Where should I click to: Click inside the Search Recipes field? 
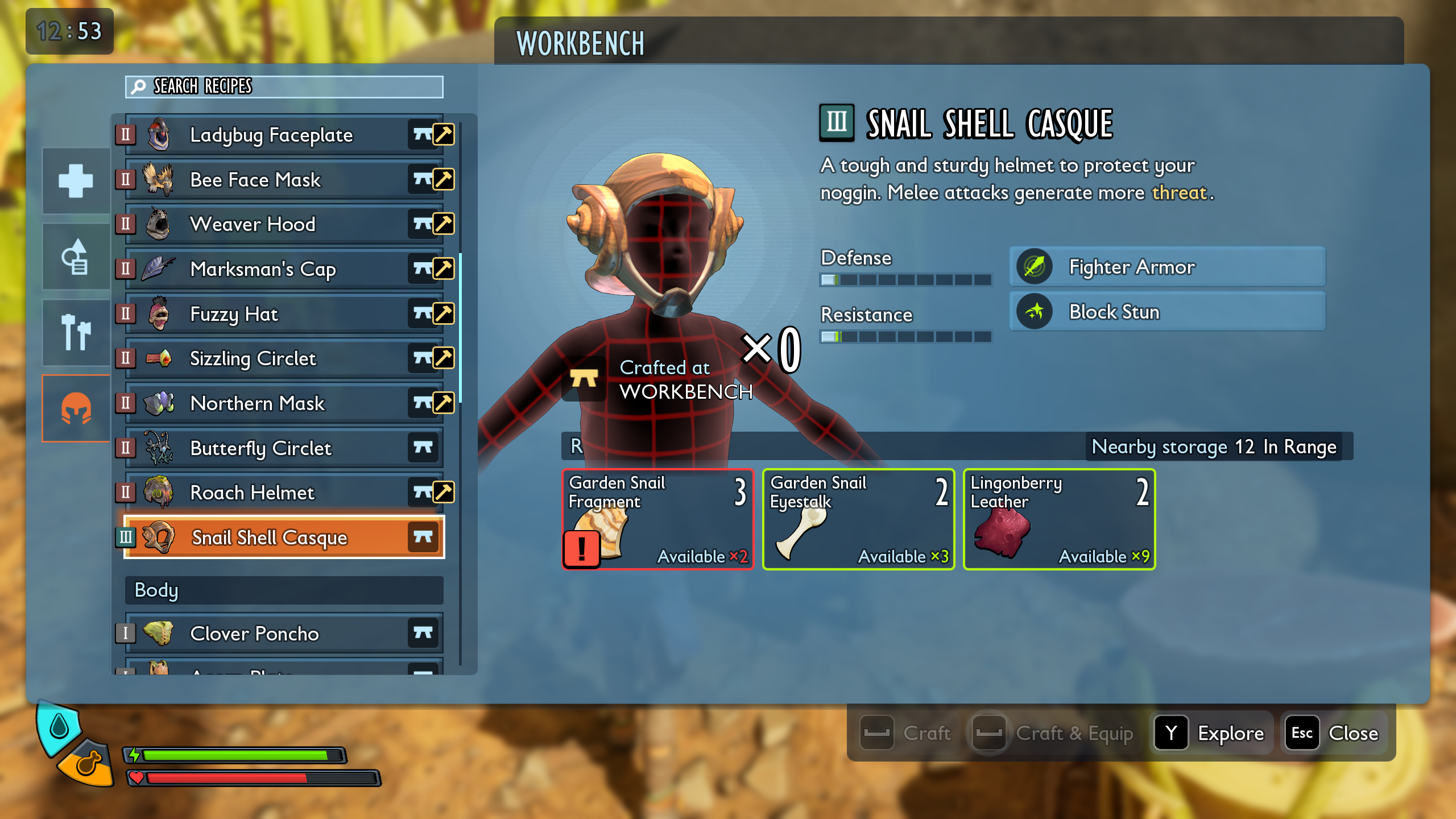coord(283,87)
